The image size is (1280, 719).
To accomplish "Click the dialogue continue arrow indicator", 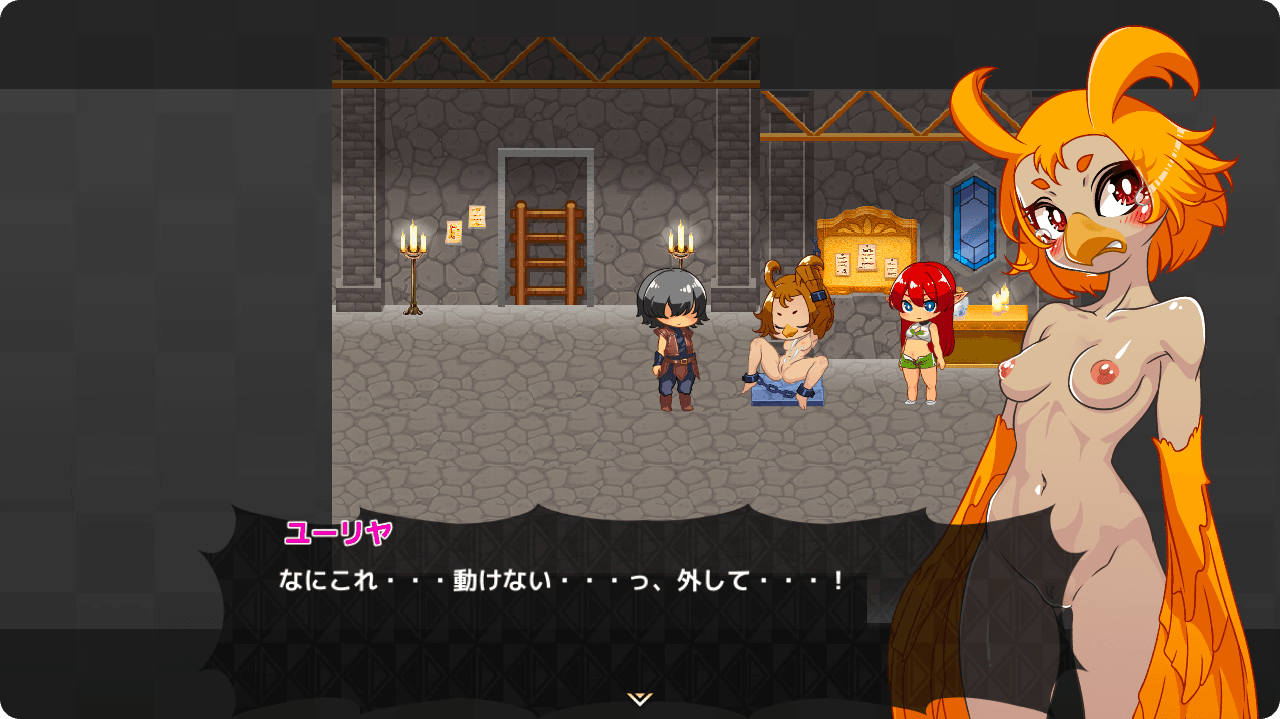I will 640,699.
